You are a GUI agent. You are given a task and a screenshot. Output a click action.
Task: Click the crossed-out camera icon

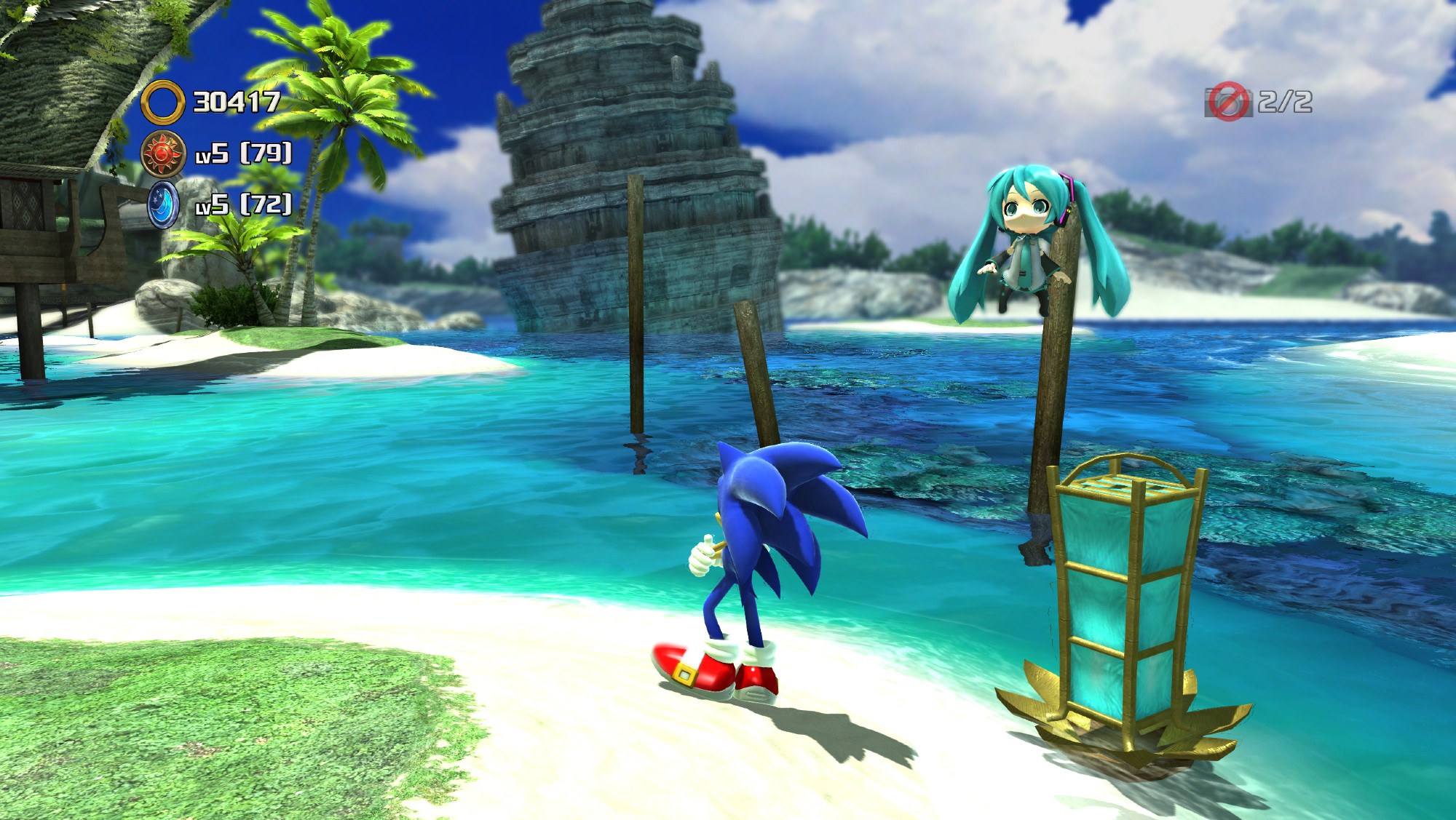pyautogui.click(x=1228, y=101)
